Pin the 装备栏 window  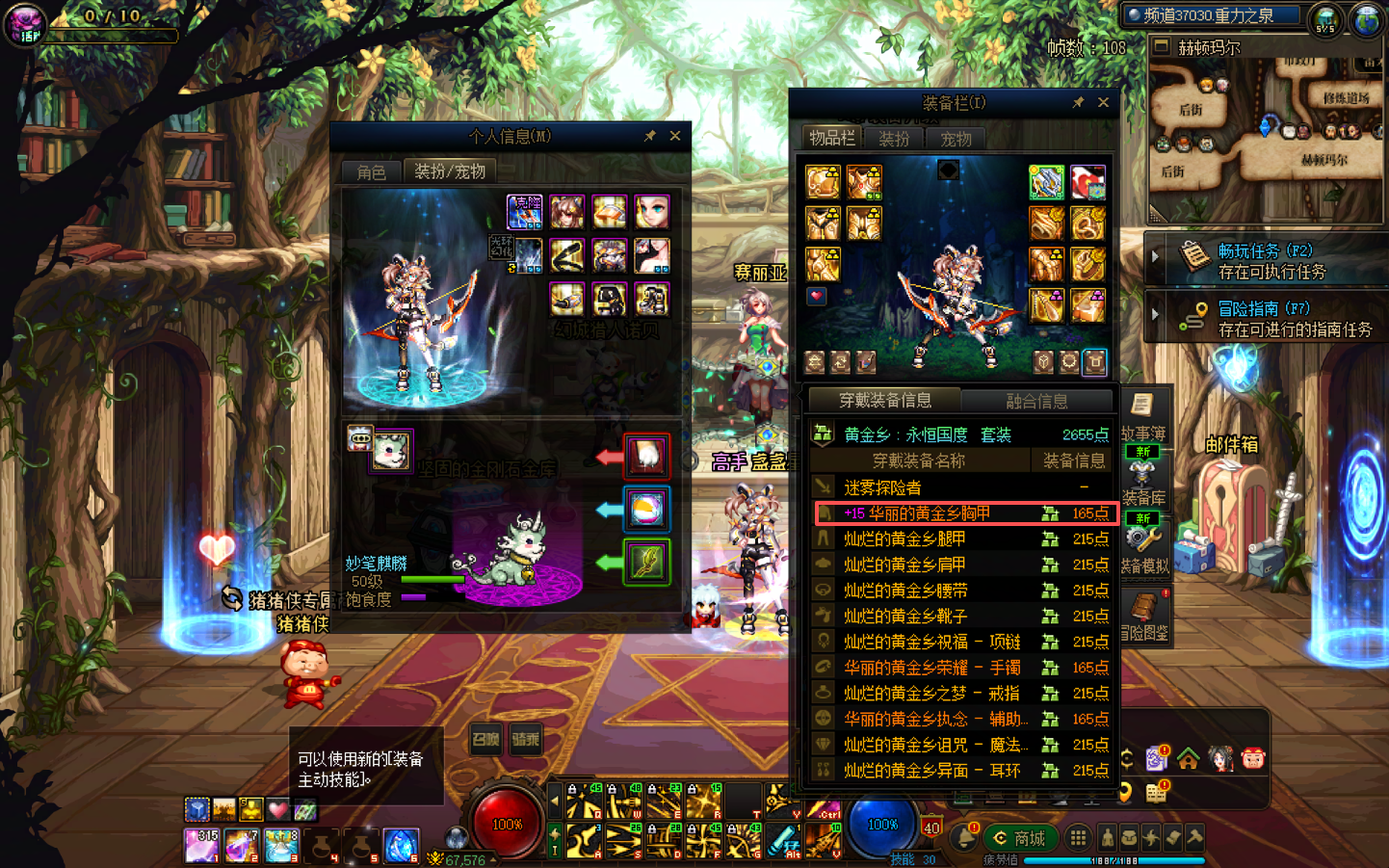[1078, 102]
